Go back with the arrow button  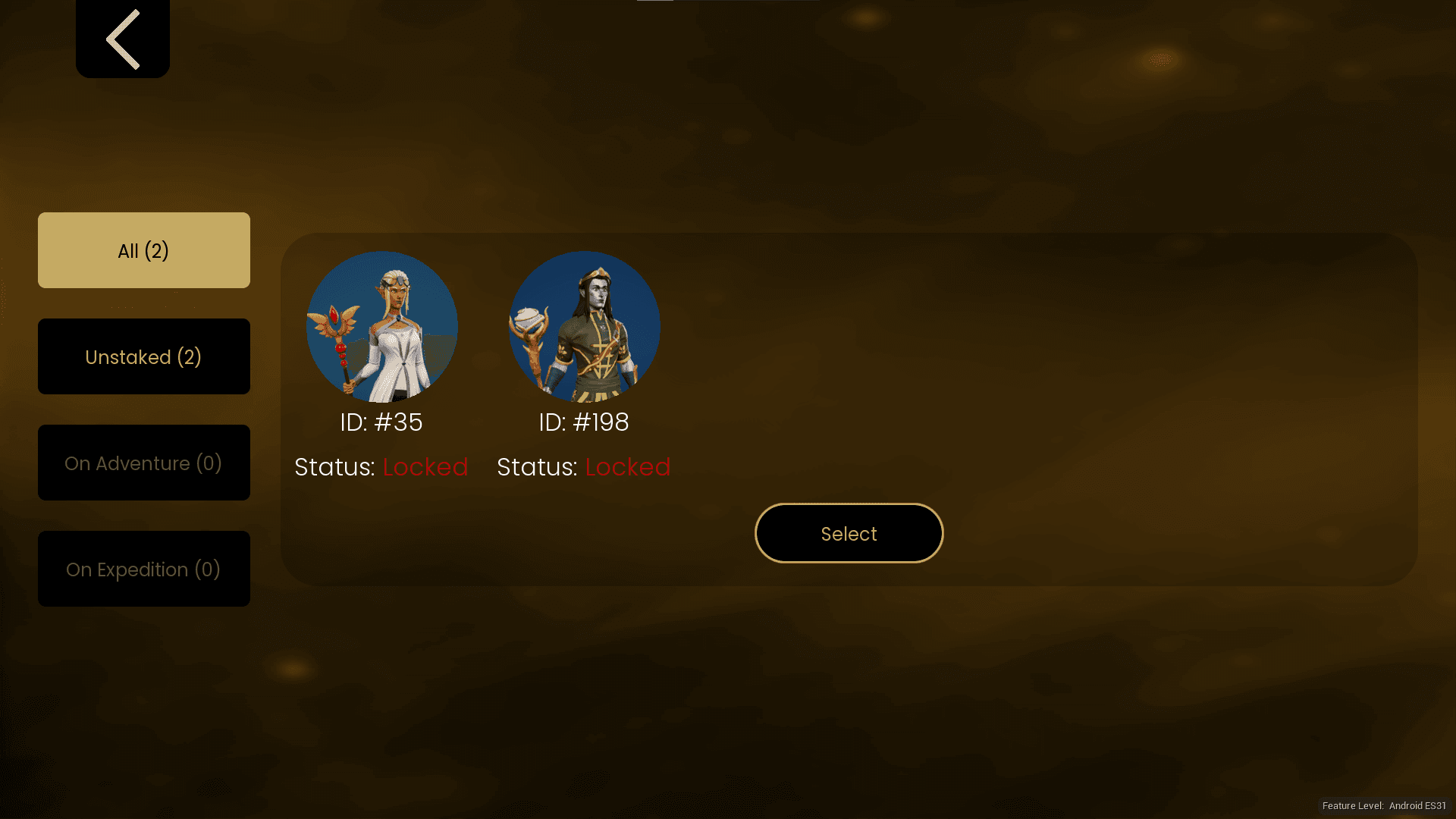[123, 39]
